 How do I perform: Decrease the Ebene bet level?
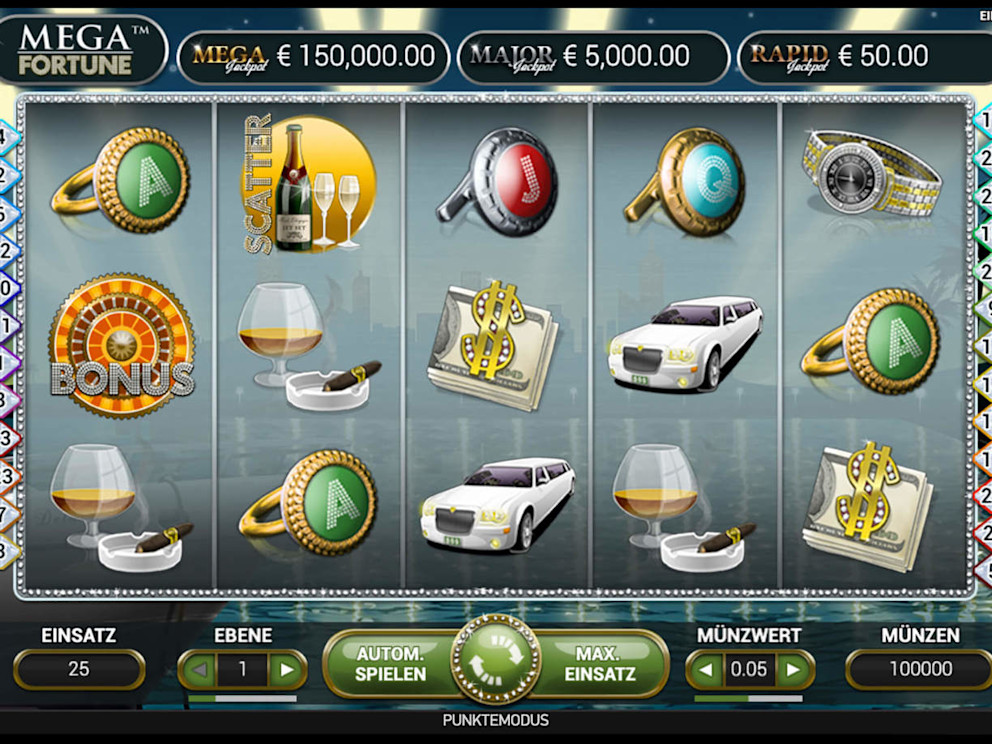pyautogui.click(x=197, y=669)
